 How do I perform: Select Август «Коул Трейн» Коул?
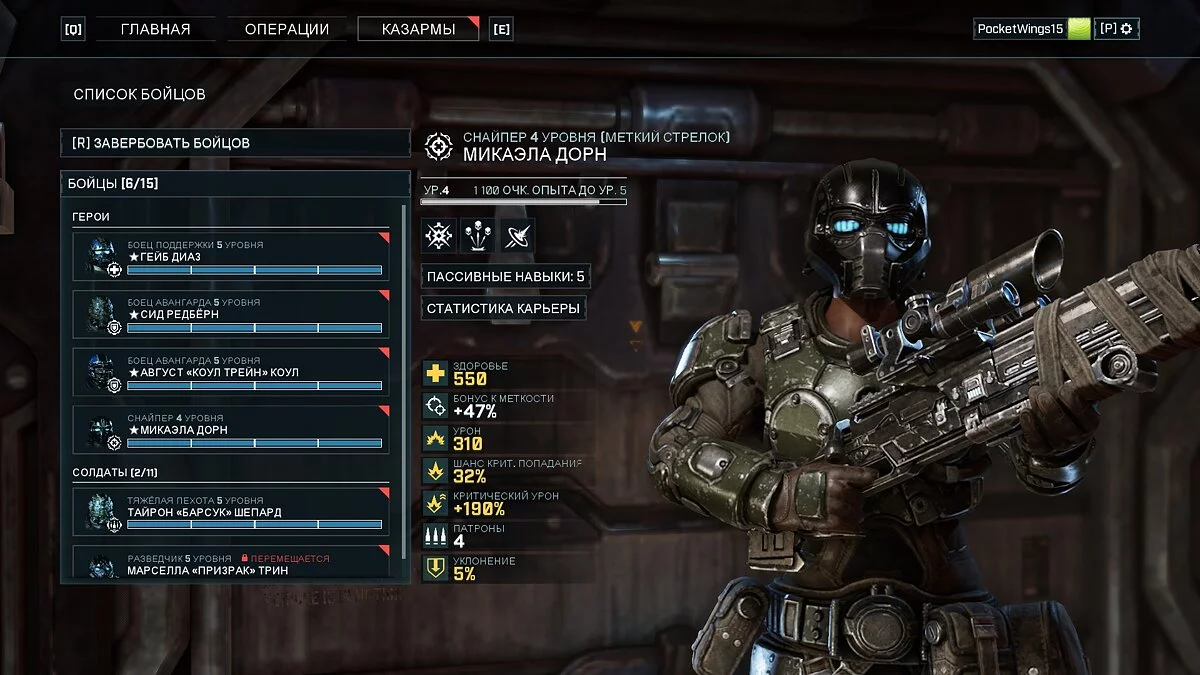tap(231, 372)
